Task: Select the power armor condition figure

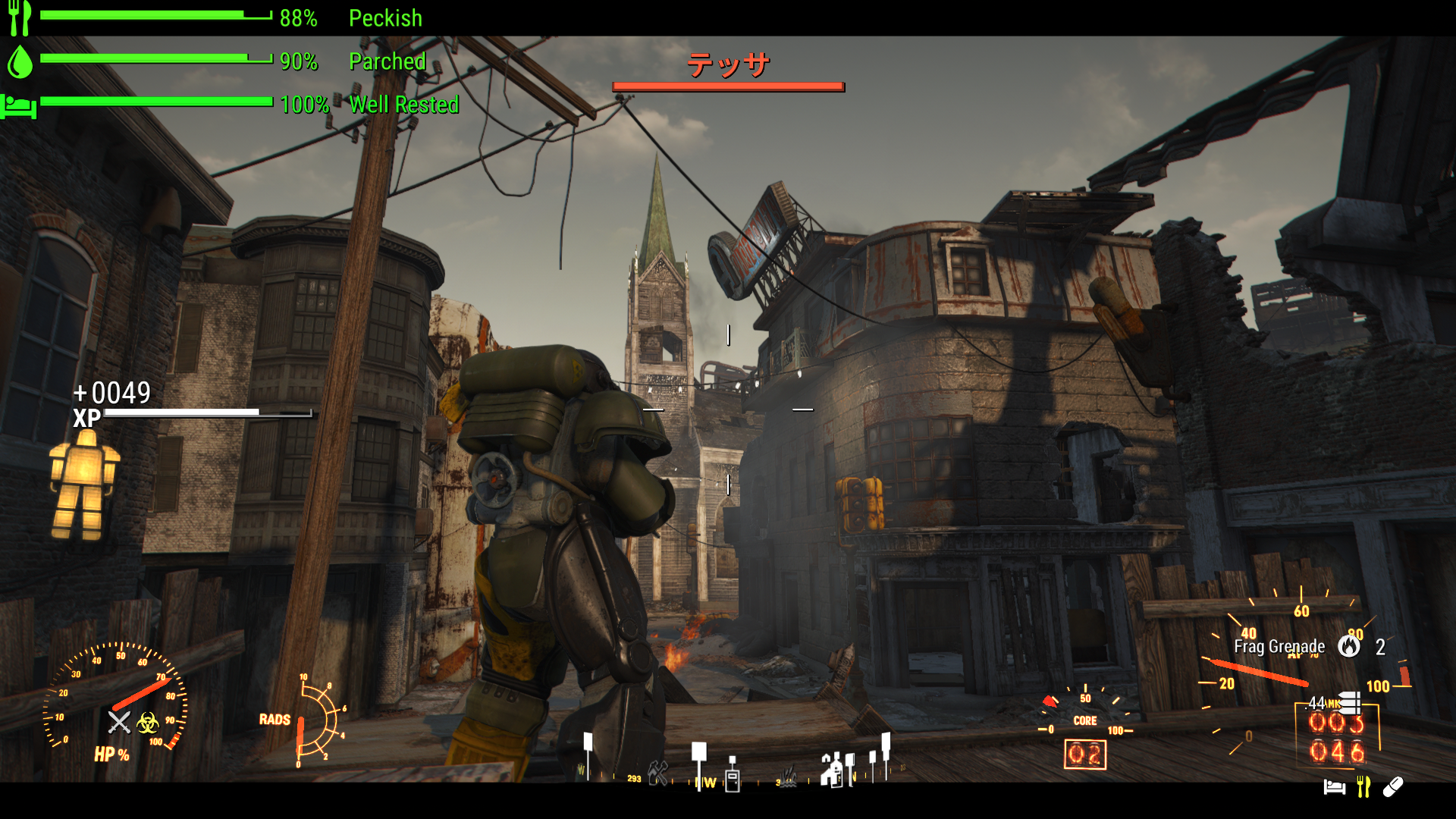Action: [84, 484]
